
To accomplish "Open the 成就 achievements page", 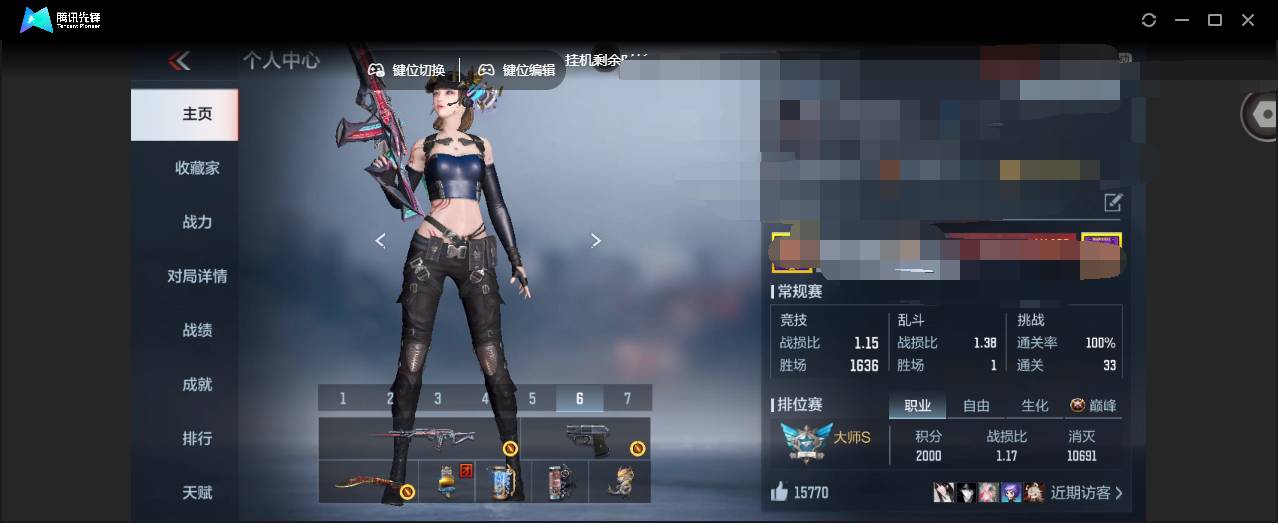I will [197, 384].
